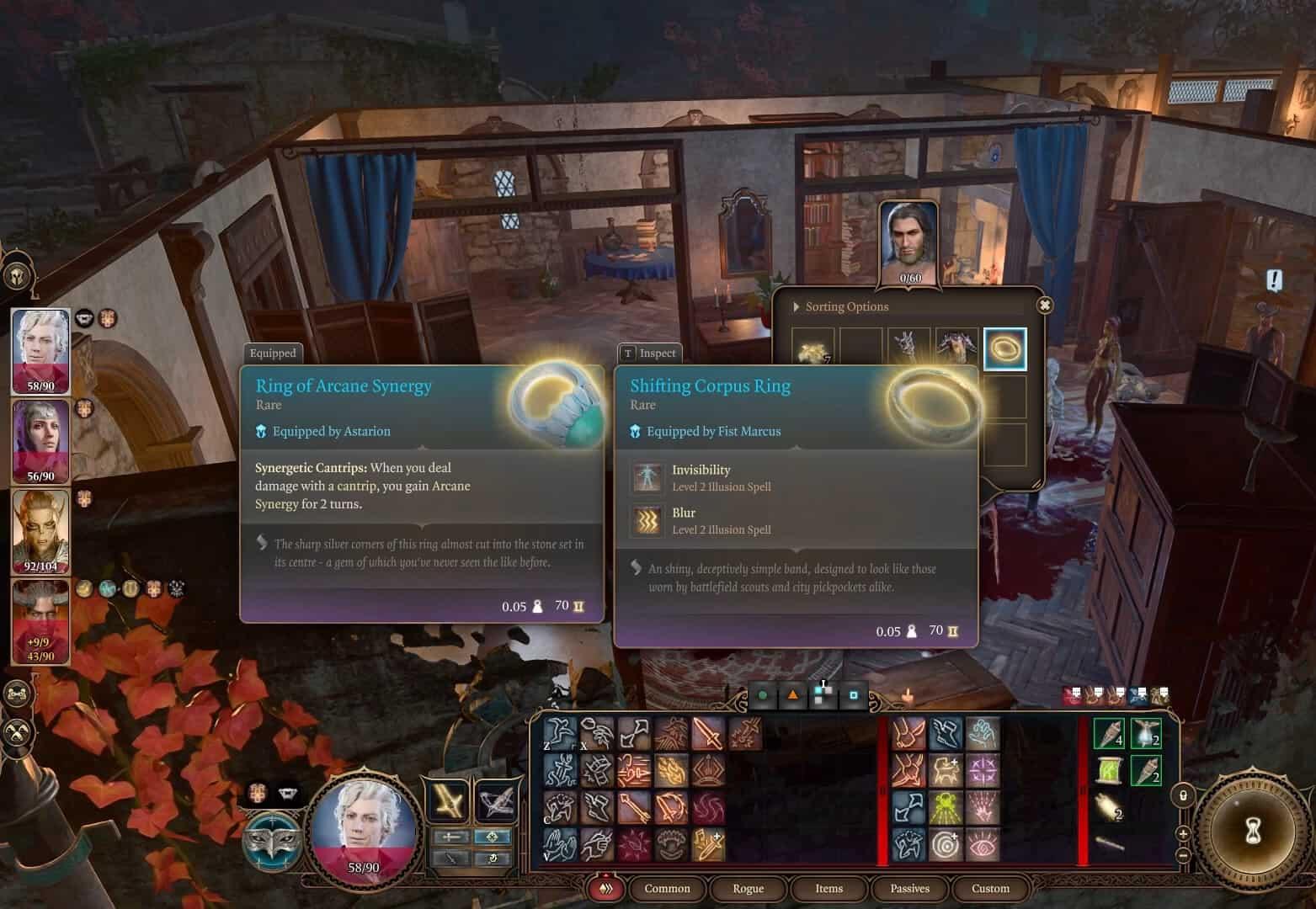Toggle the hotbar lock button
Viewport: 1316px width, 909px height.
click(x=1183, y=795)
